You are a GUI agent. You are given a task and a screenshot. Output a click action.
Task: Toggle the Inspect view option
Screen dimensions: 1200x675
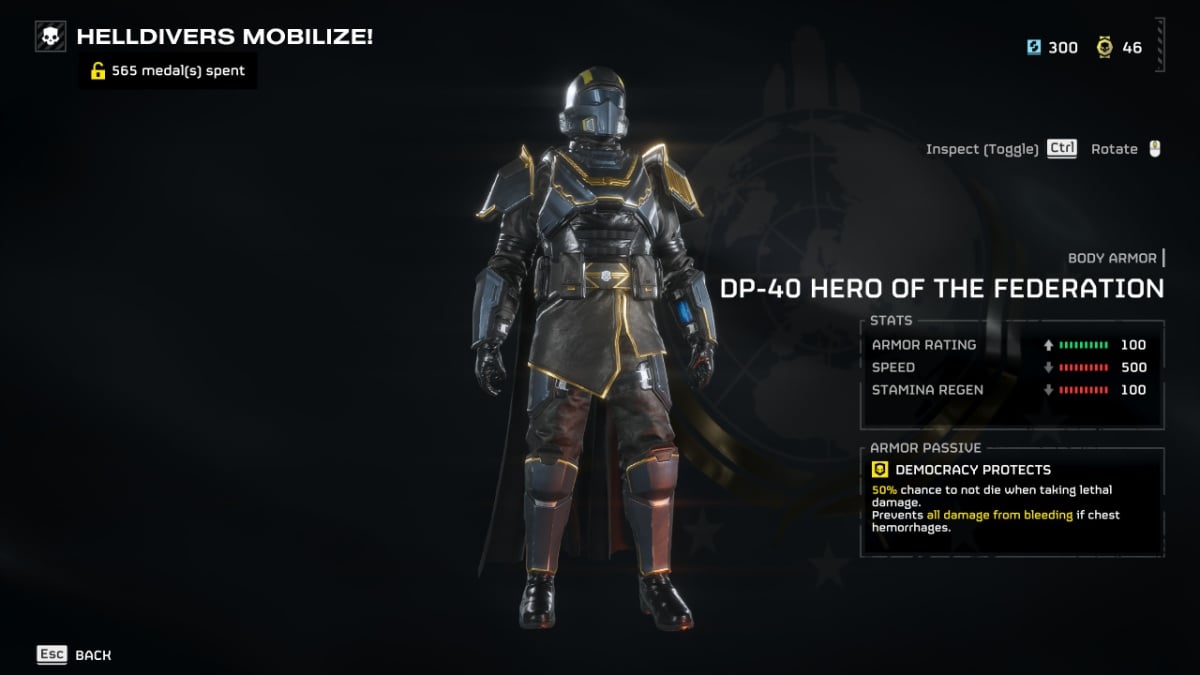[1000, 149]
